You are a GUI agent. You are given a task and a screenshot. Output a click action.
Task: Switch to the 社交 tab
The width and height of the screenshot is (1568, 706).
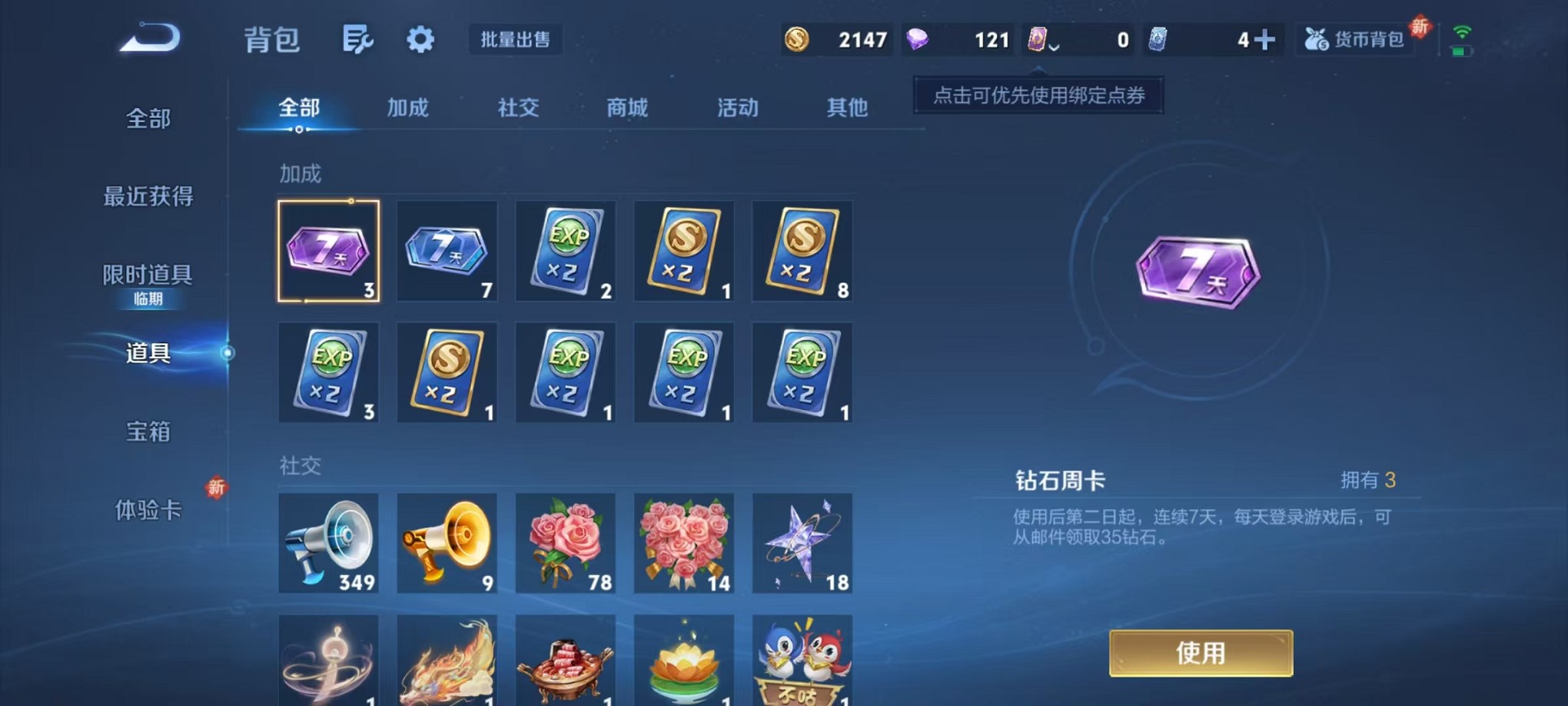coord(517,108)
